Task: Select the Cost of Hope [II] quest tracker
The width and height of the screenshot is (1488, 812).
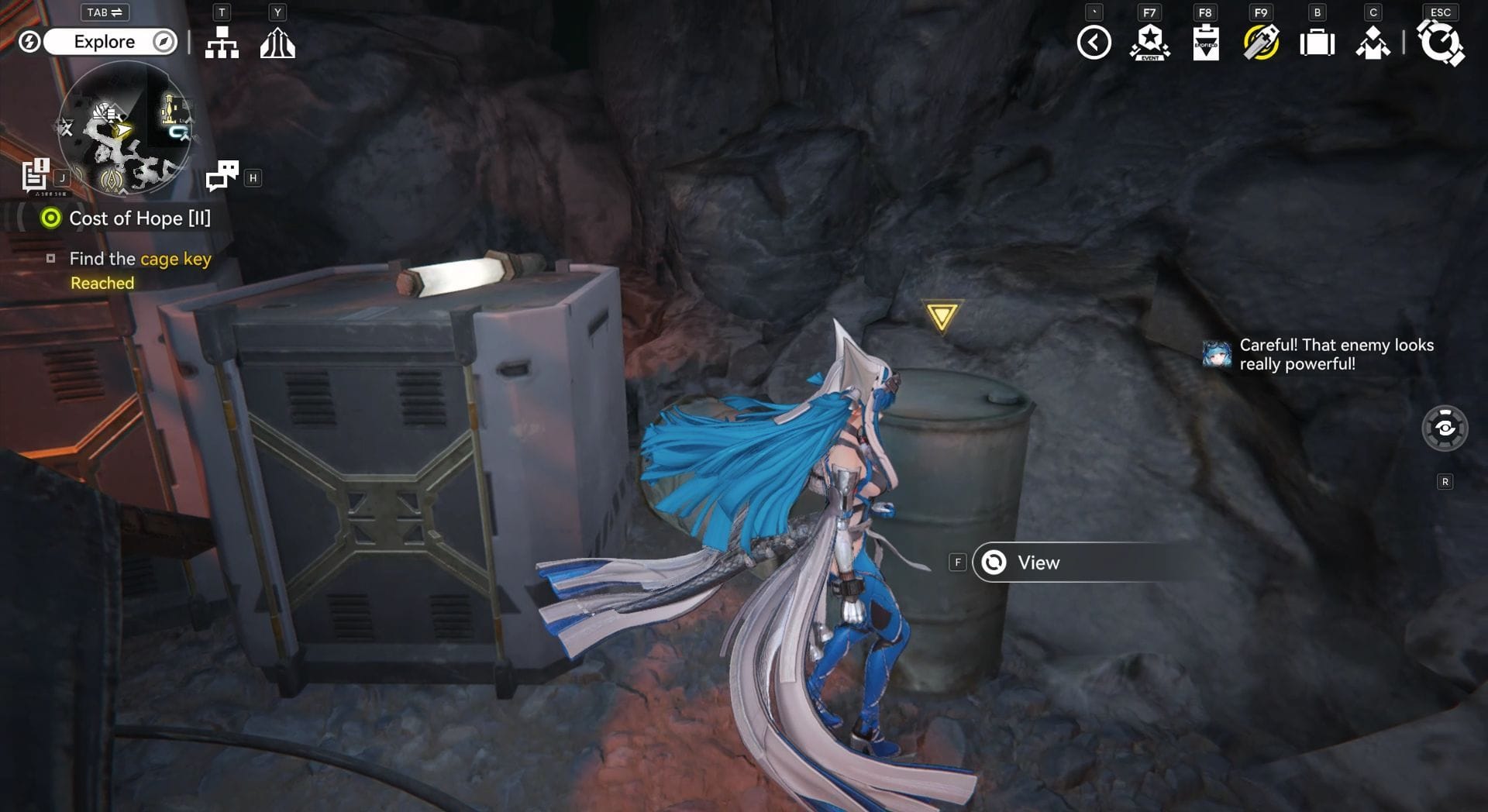Action: 139,218
